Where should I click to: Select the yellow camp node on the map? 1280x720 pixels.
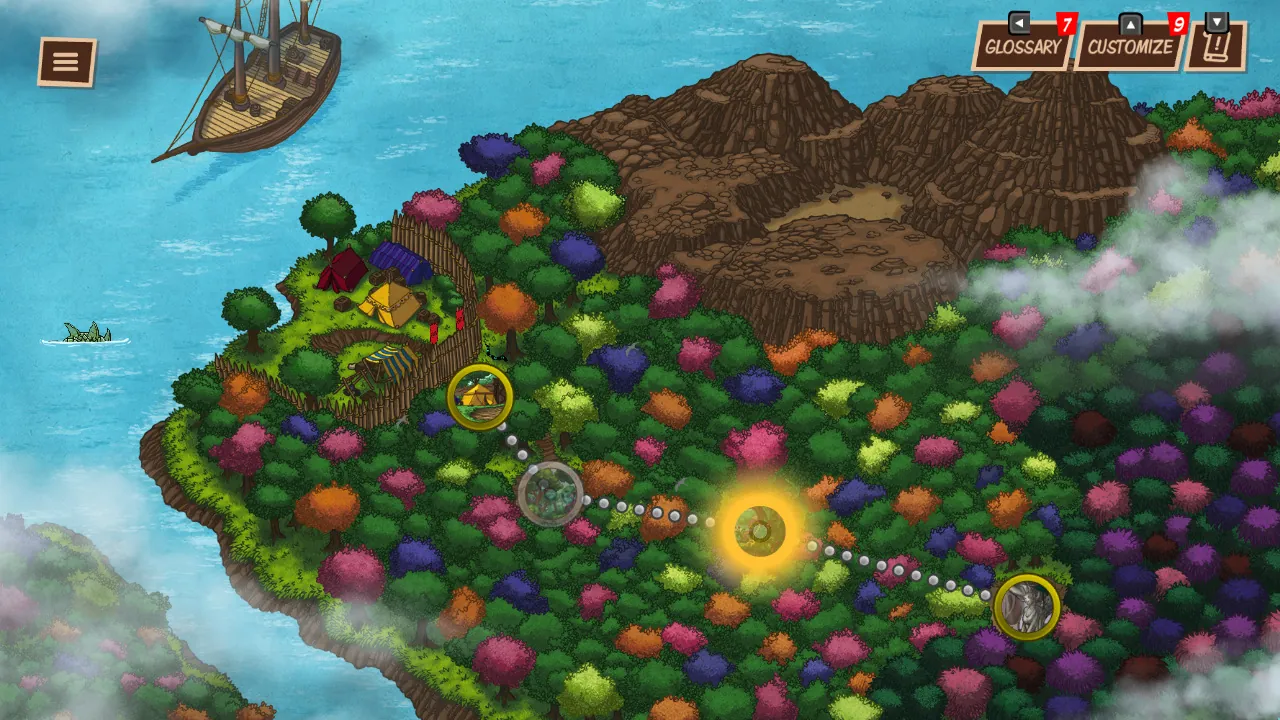478,397
